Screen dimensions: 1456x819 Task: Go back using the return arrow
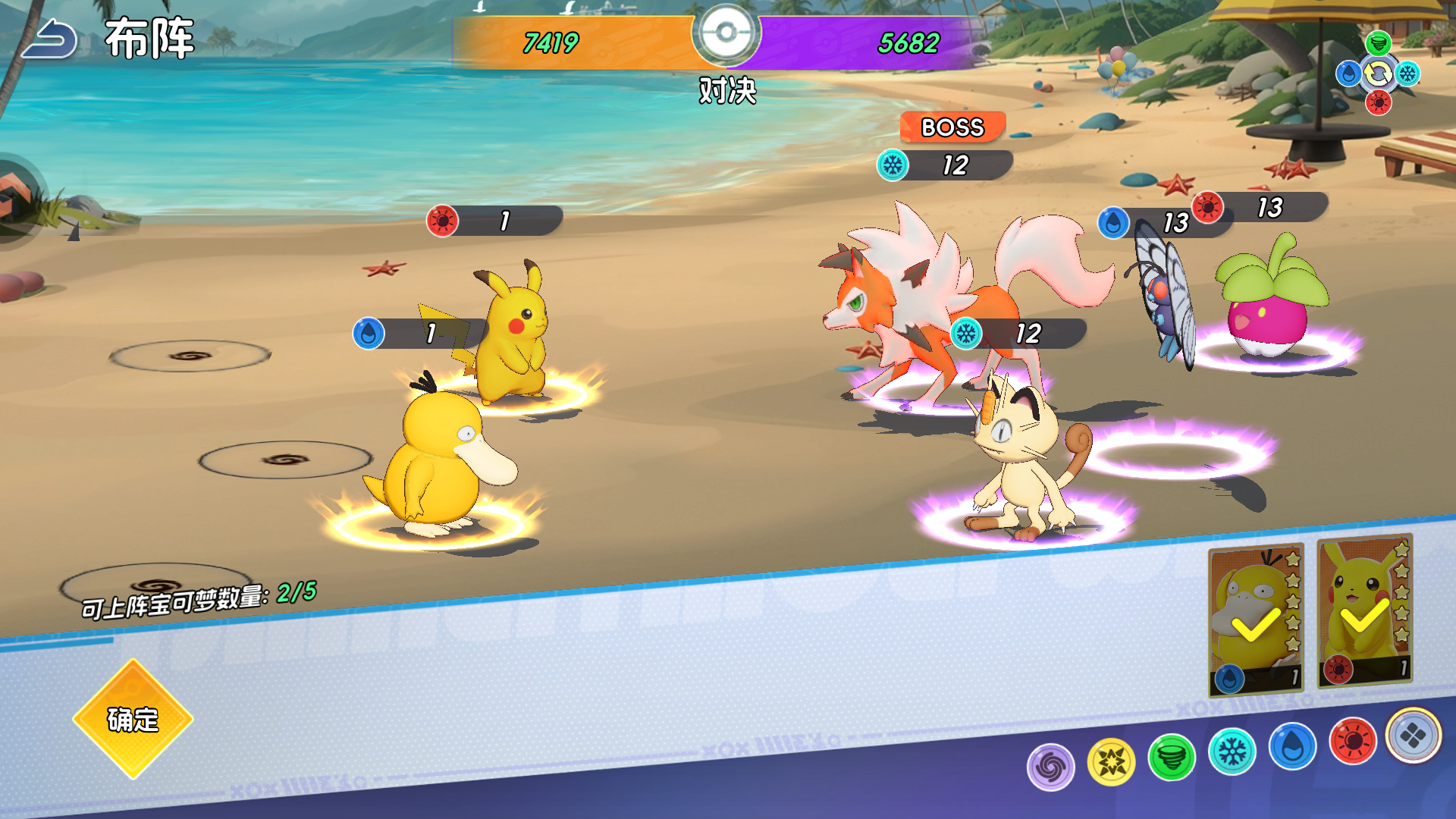pos(50,39)
